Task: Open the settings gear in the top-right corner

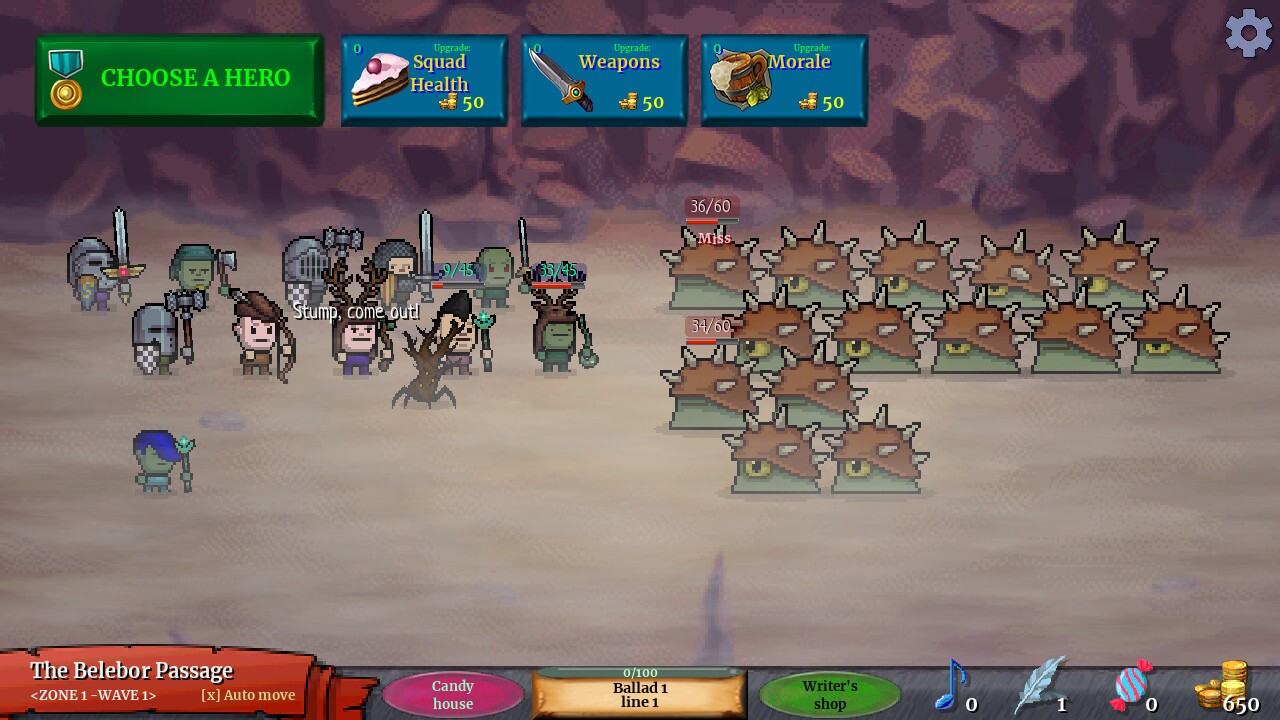Action: [x=1247, y=33]
